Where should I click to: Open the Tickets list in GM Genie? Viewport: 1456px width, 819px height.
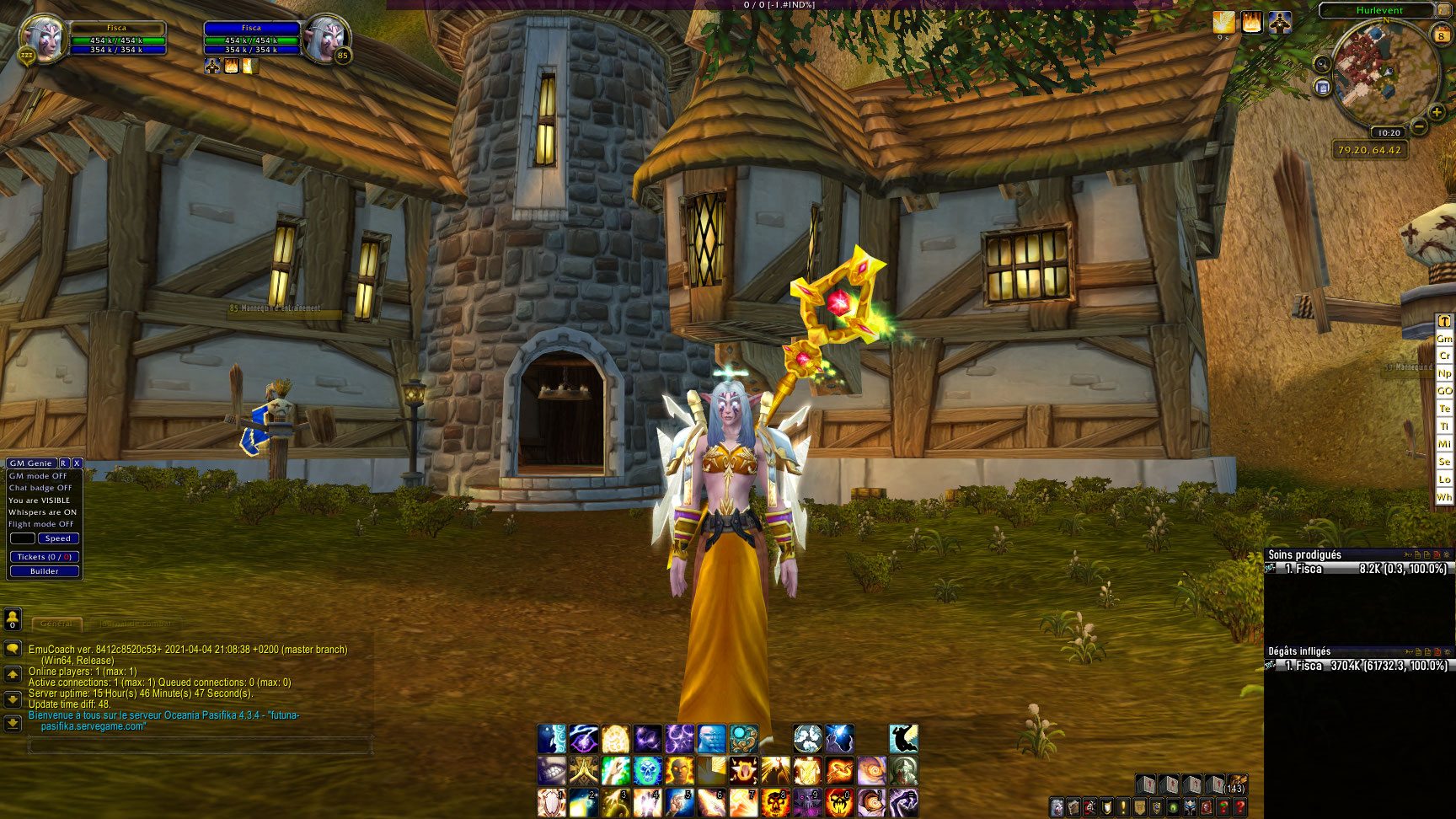(x=45, y=557)
